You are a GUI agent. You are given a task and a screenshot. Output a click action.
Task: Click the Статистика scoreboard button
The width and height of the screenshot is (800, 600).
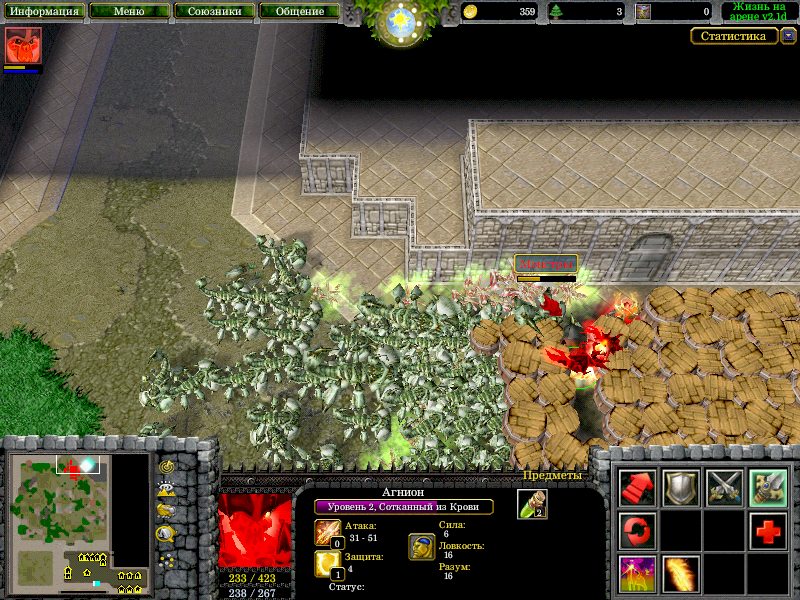click(734, 36)
